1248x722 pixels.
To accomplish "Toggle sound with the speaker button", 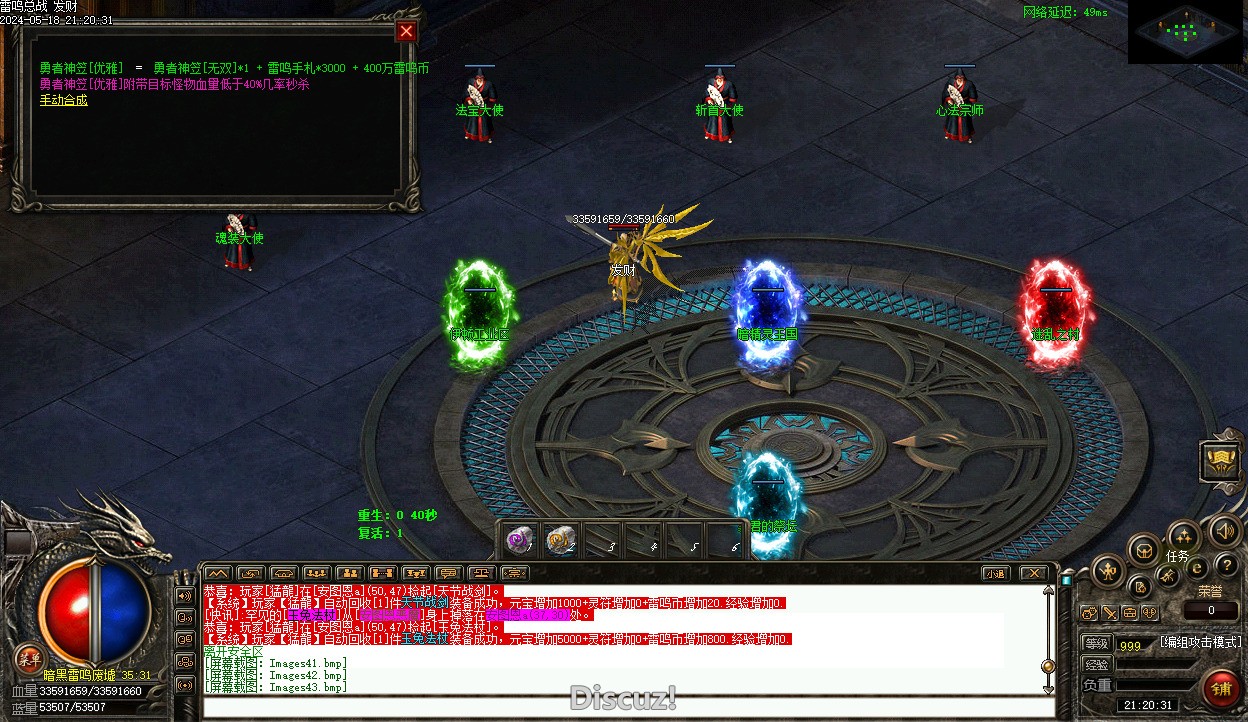I will [1224, 530].
